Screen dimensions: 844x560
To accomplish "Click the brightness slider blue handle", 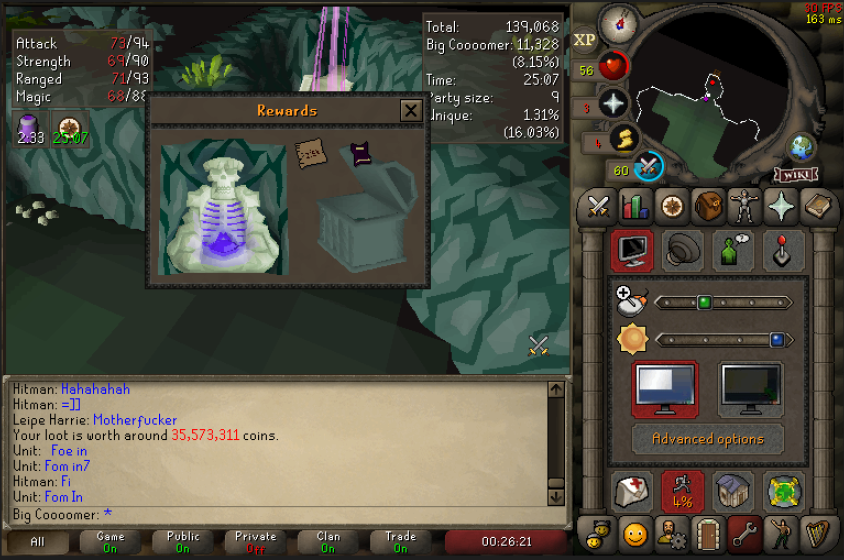I will [776, 340].
